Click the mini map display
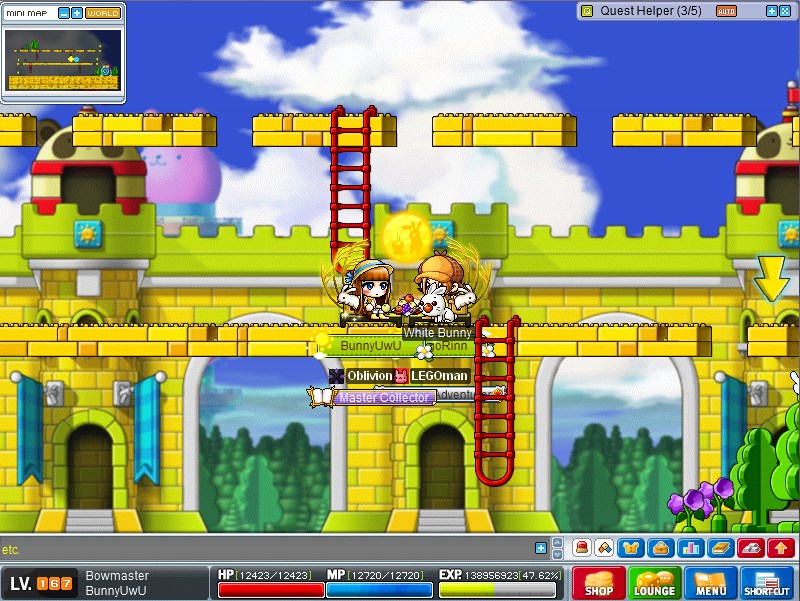800x601 pixels. [x=63, y=61]
